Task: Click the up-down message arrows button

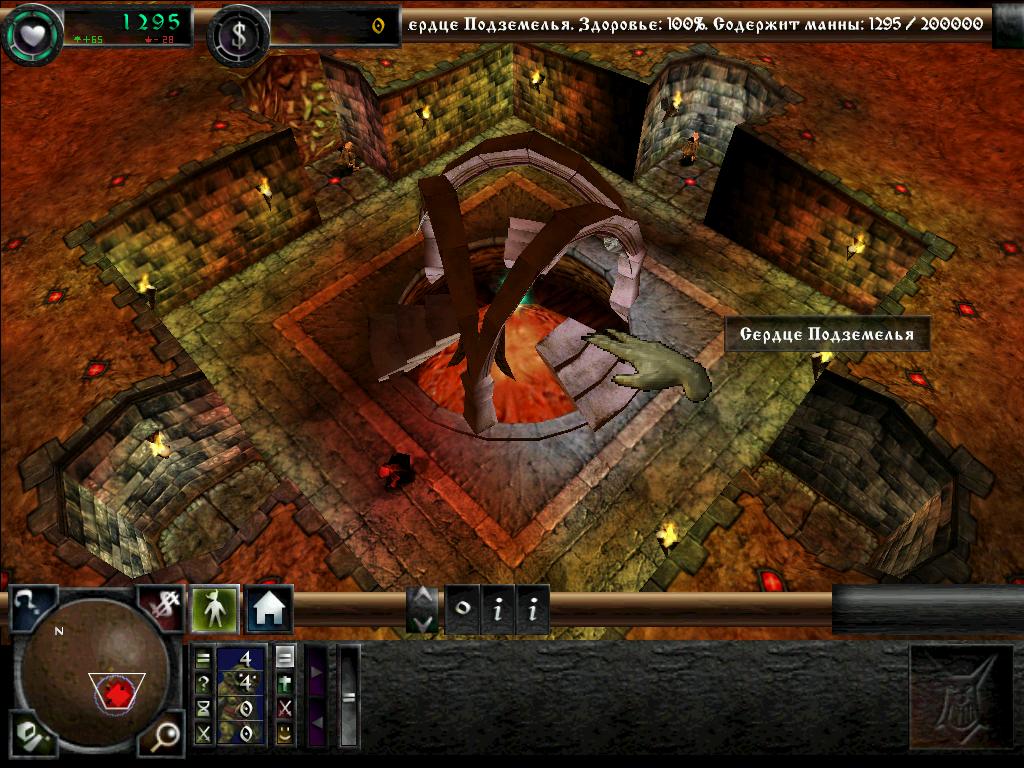Action: pos(423,609)
